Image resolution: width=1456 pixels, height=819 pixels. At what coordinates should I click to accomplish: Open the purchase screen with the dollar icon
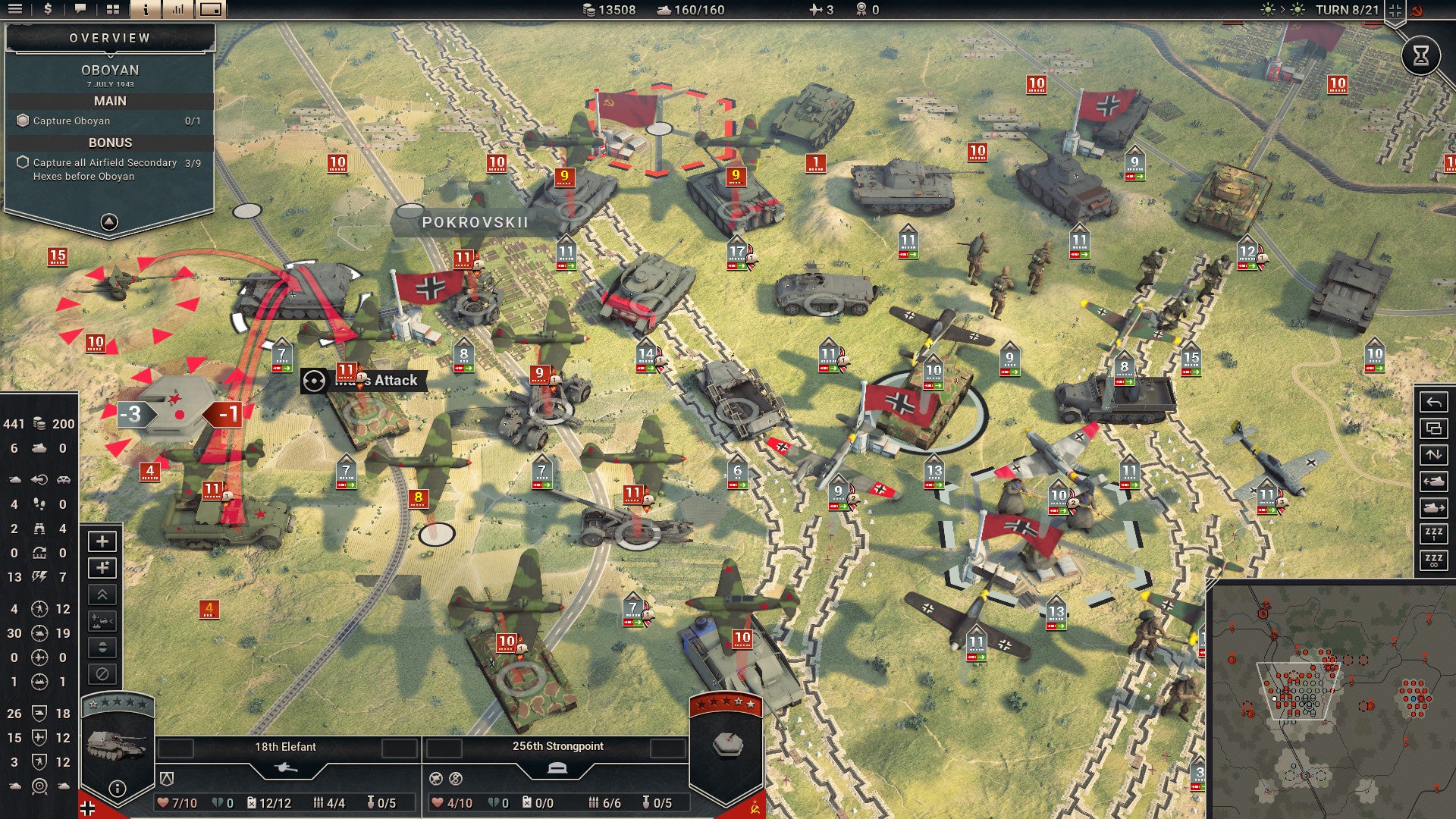click(x=49, y=10)
